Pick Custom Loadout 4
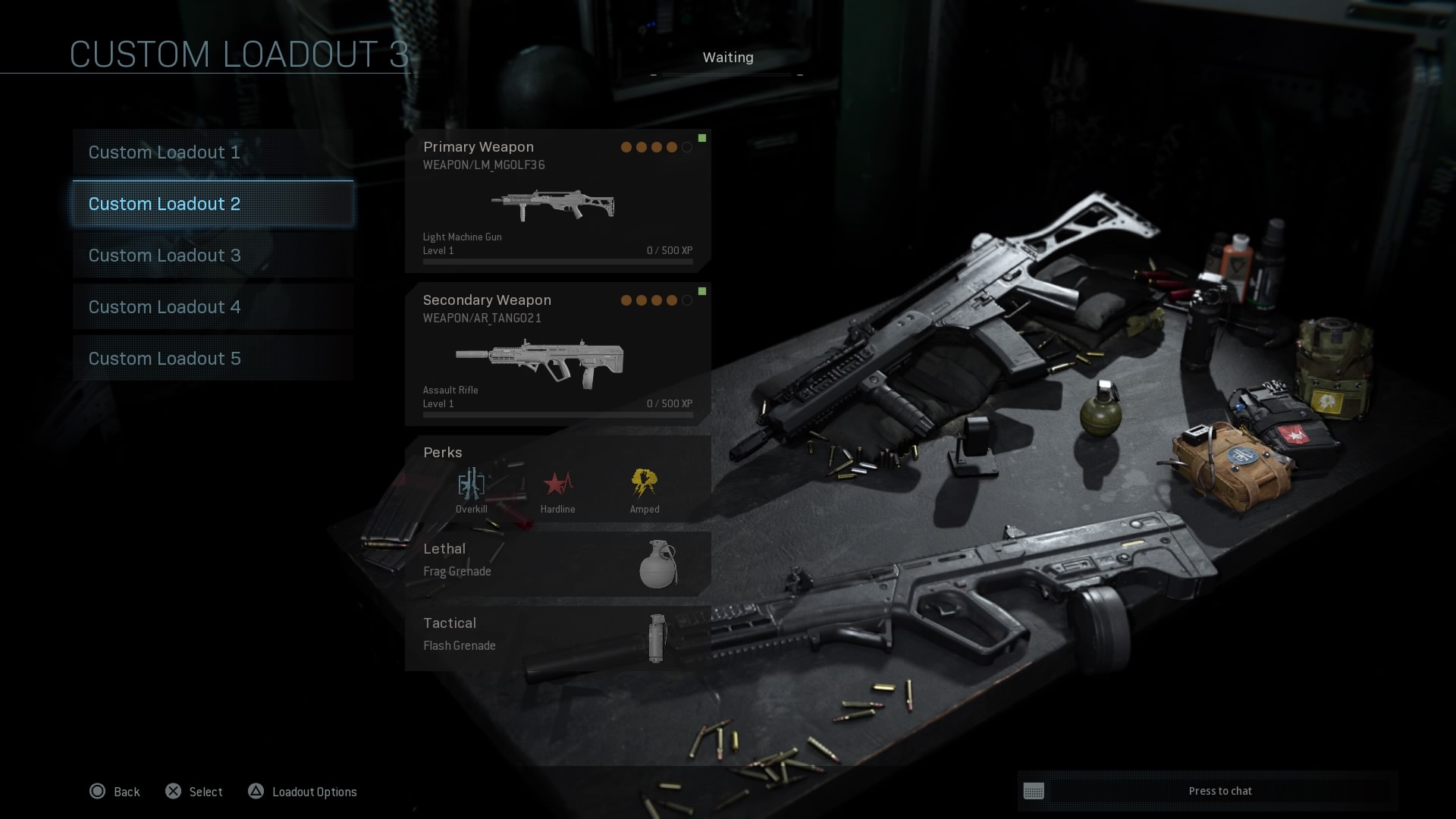 [213, 307]
